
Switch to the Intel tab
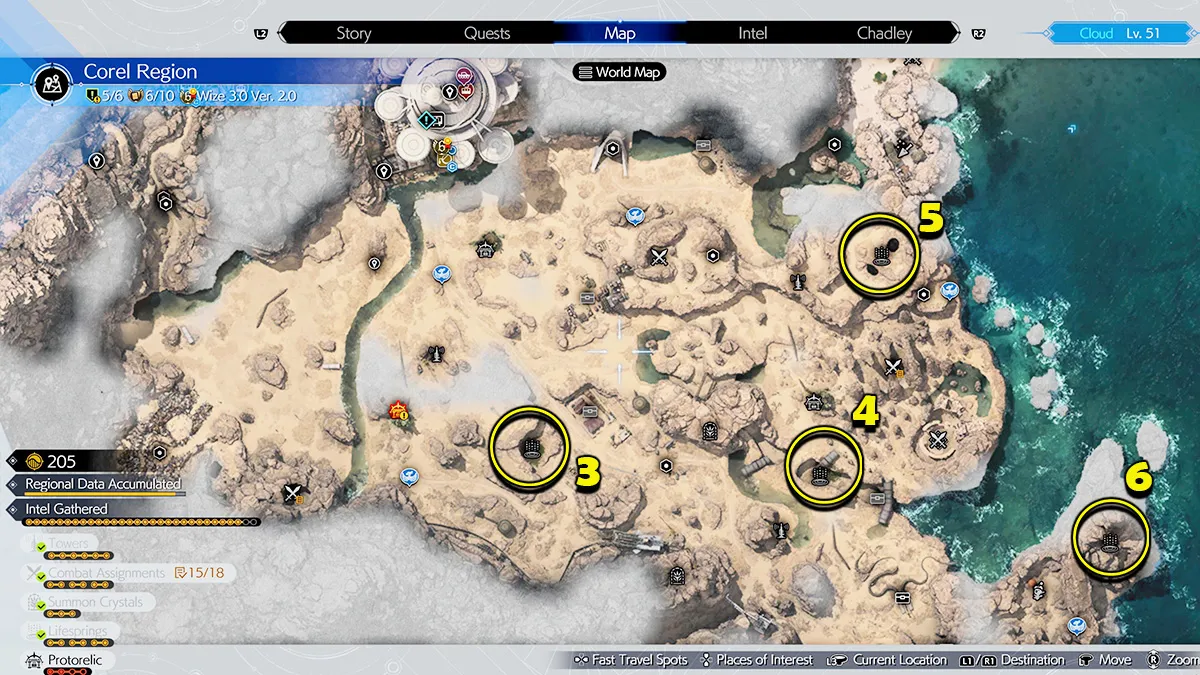752,33
